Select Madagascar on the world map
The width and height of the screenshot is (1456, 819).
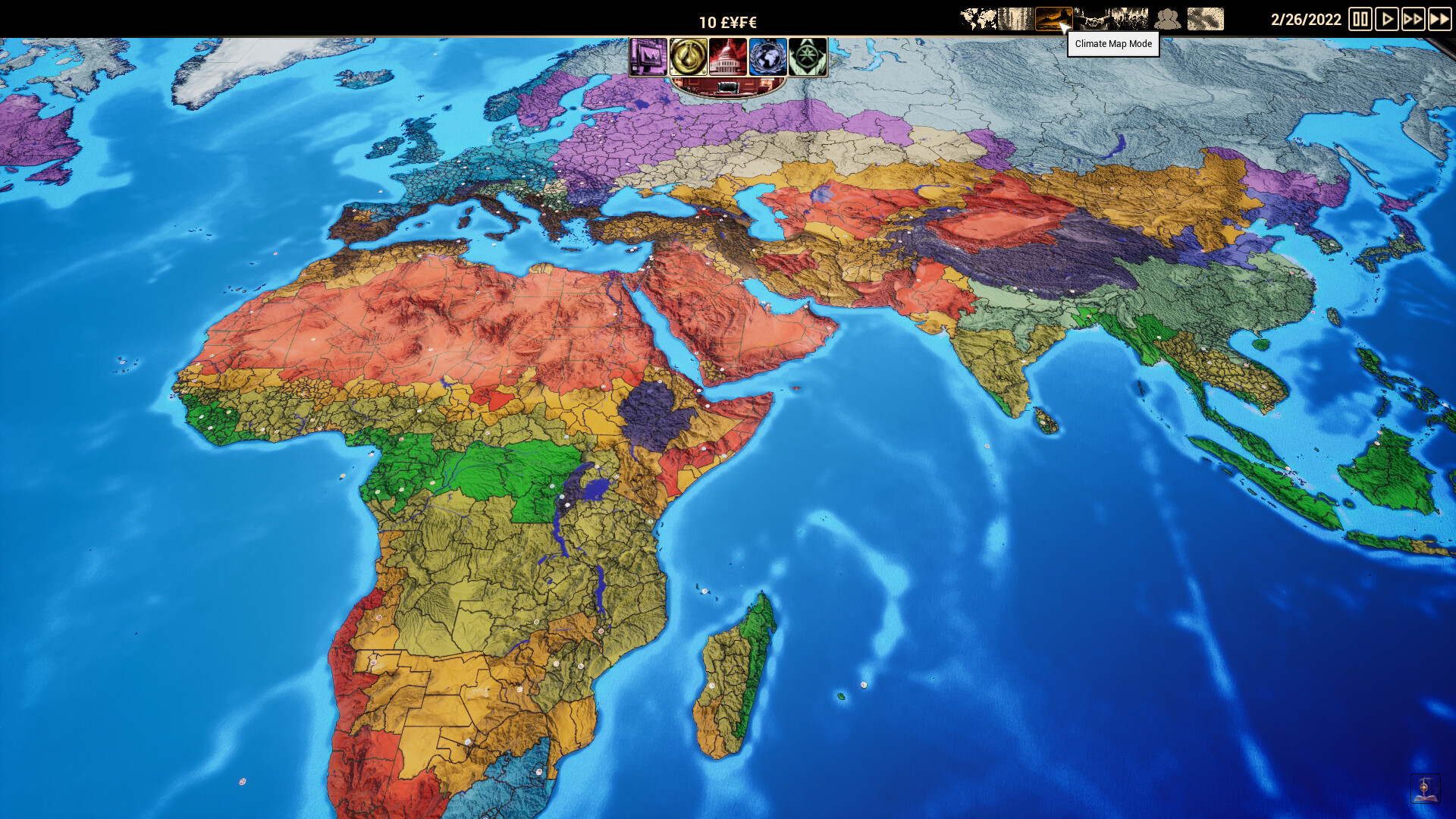pos(724,675)
